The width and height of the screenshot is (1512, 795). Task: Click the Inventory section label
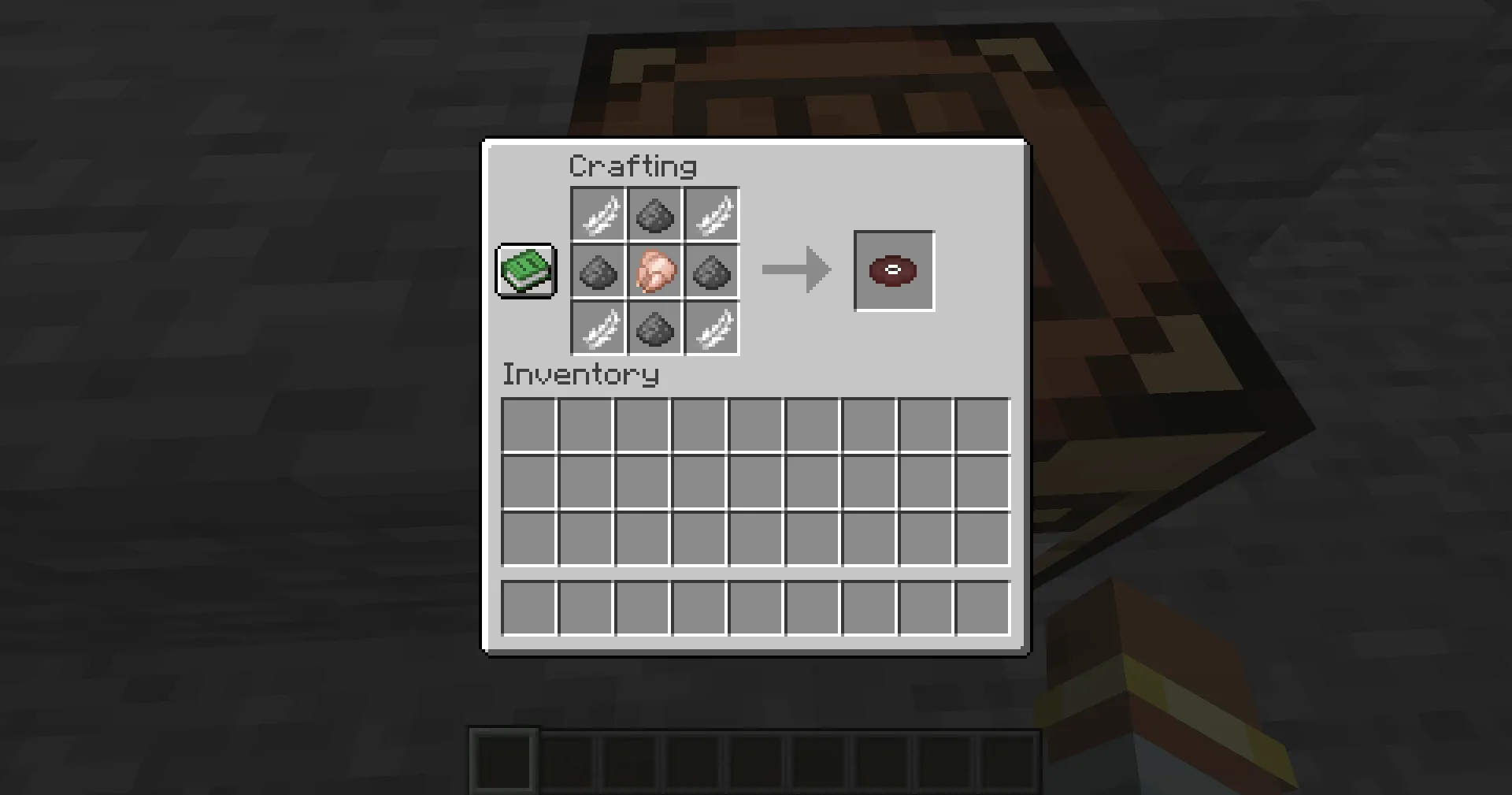click(x=580, y=374)
